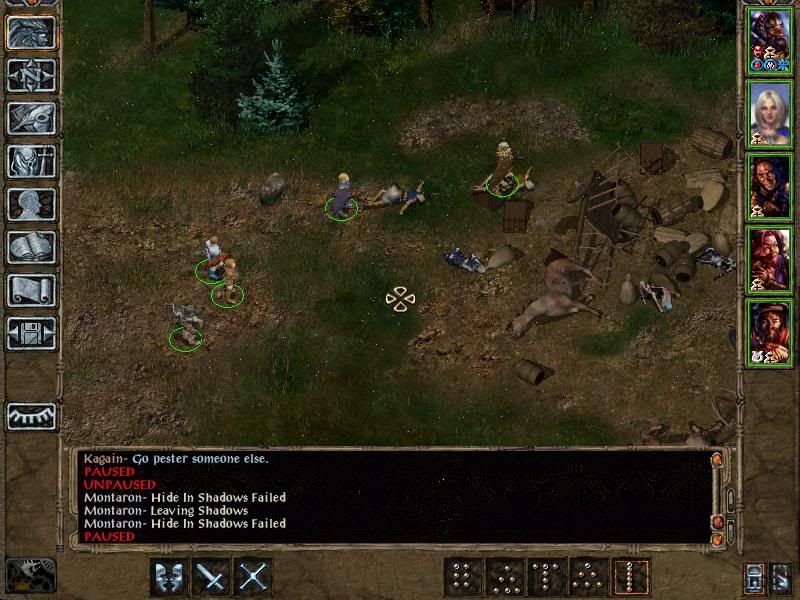Open the area map with the compass button

(31, 75)
